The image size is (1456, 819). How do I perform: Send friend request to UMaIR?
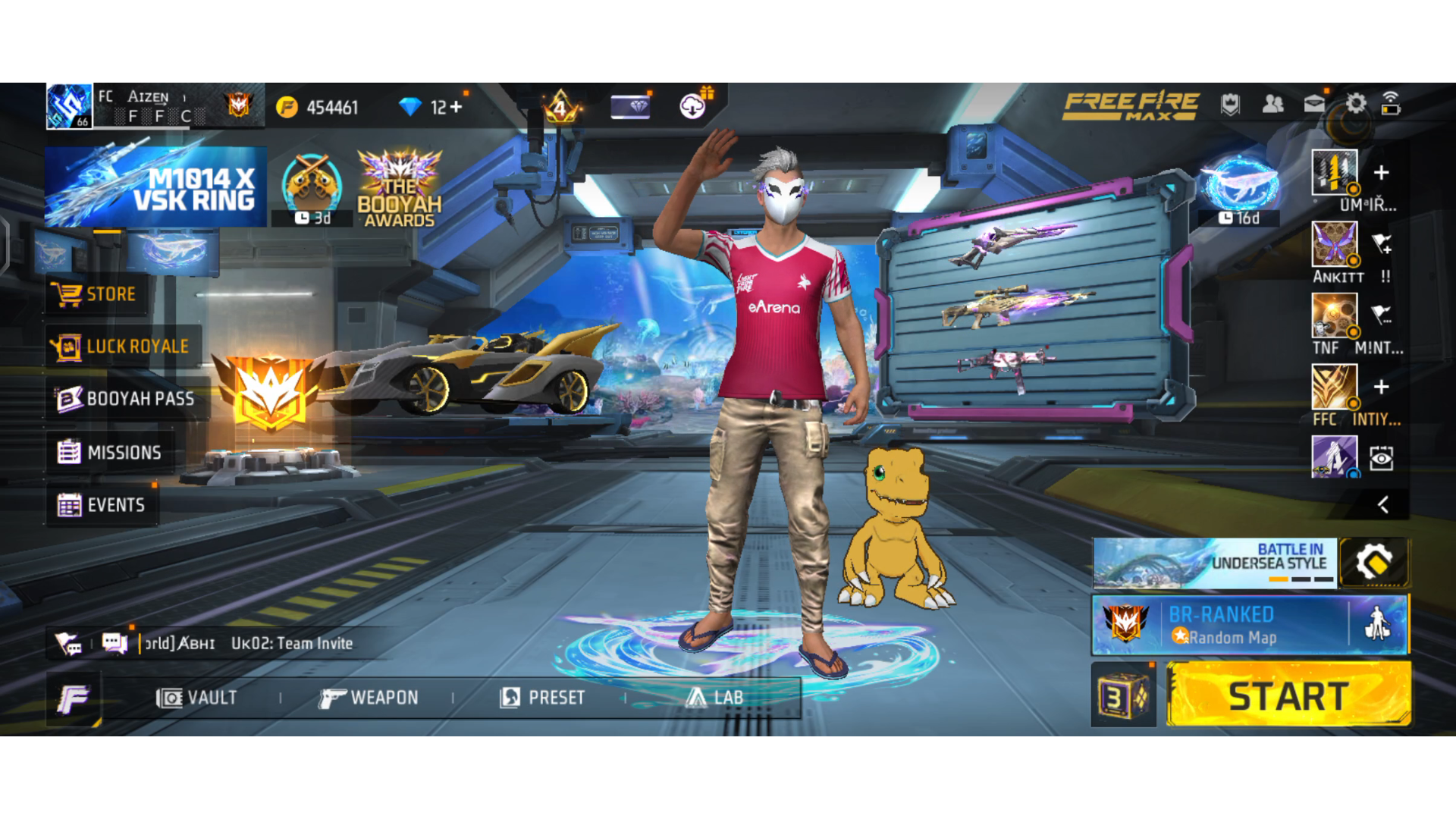[x=1382, y=173]
